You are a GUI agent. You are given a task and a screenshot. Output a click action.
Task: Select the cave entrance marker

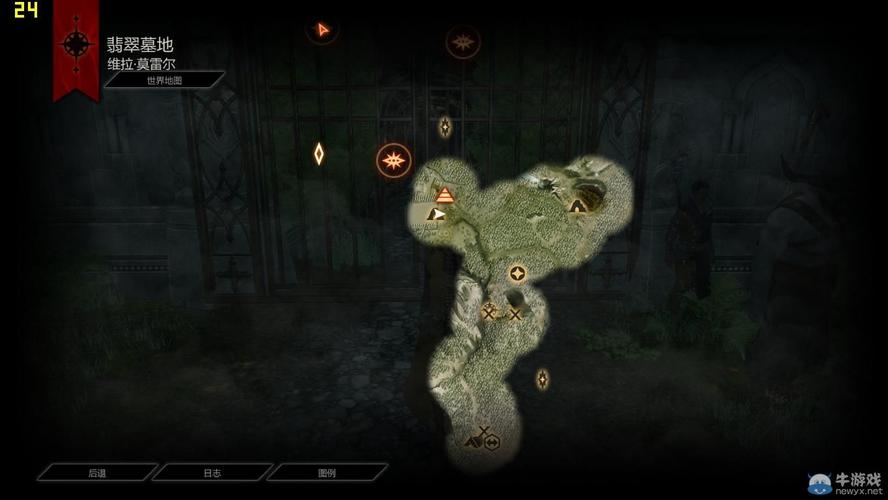click(577, 205)
